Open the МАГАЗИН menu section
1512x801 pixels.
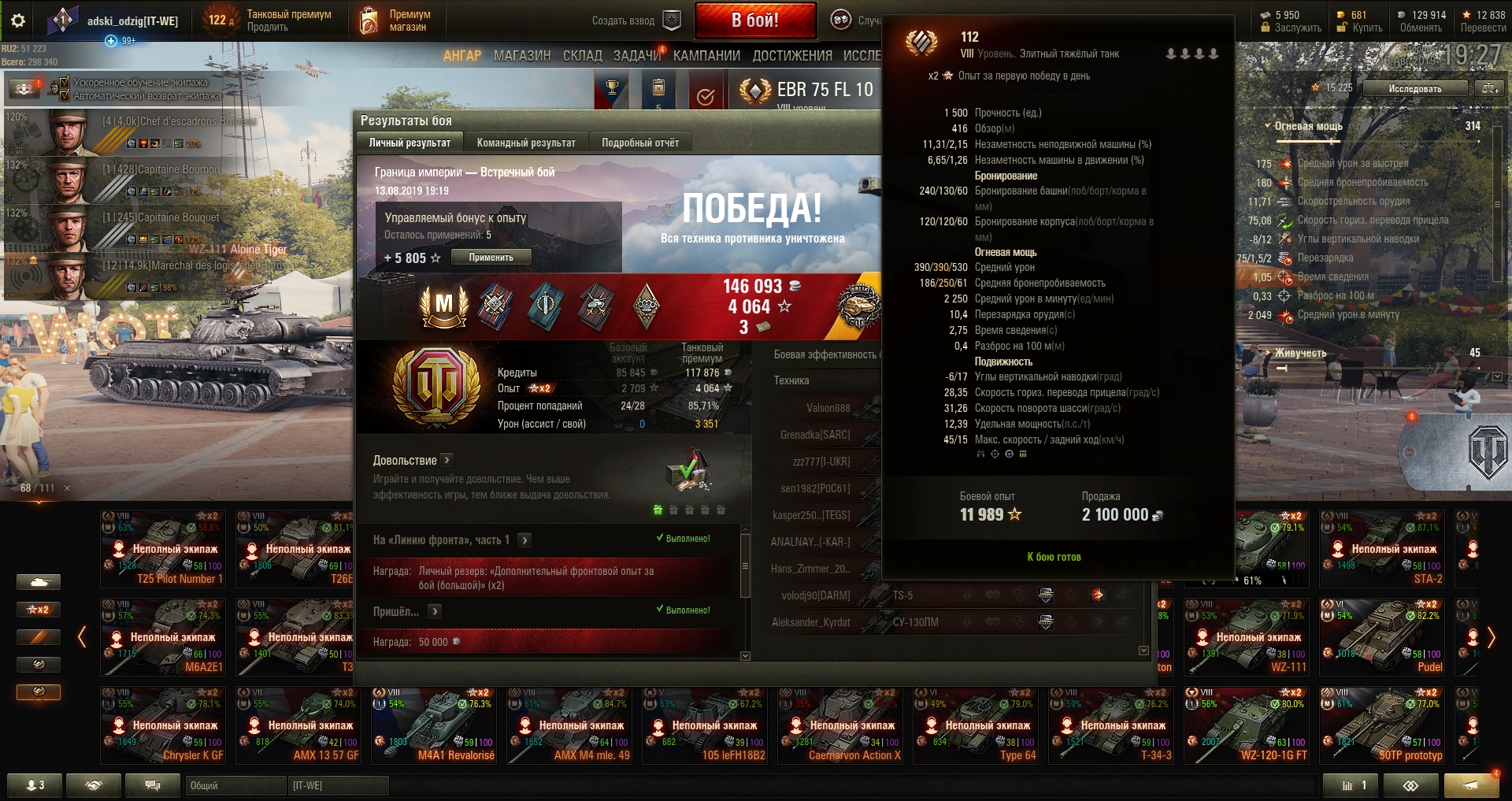click(x=522, y=56)
